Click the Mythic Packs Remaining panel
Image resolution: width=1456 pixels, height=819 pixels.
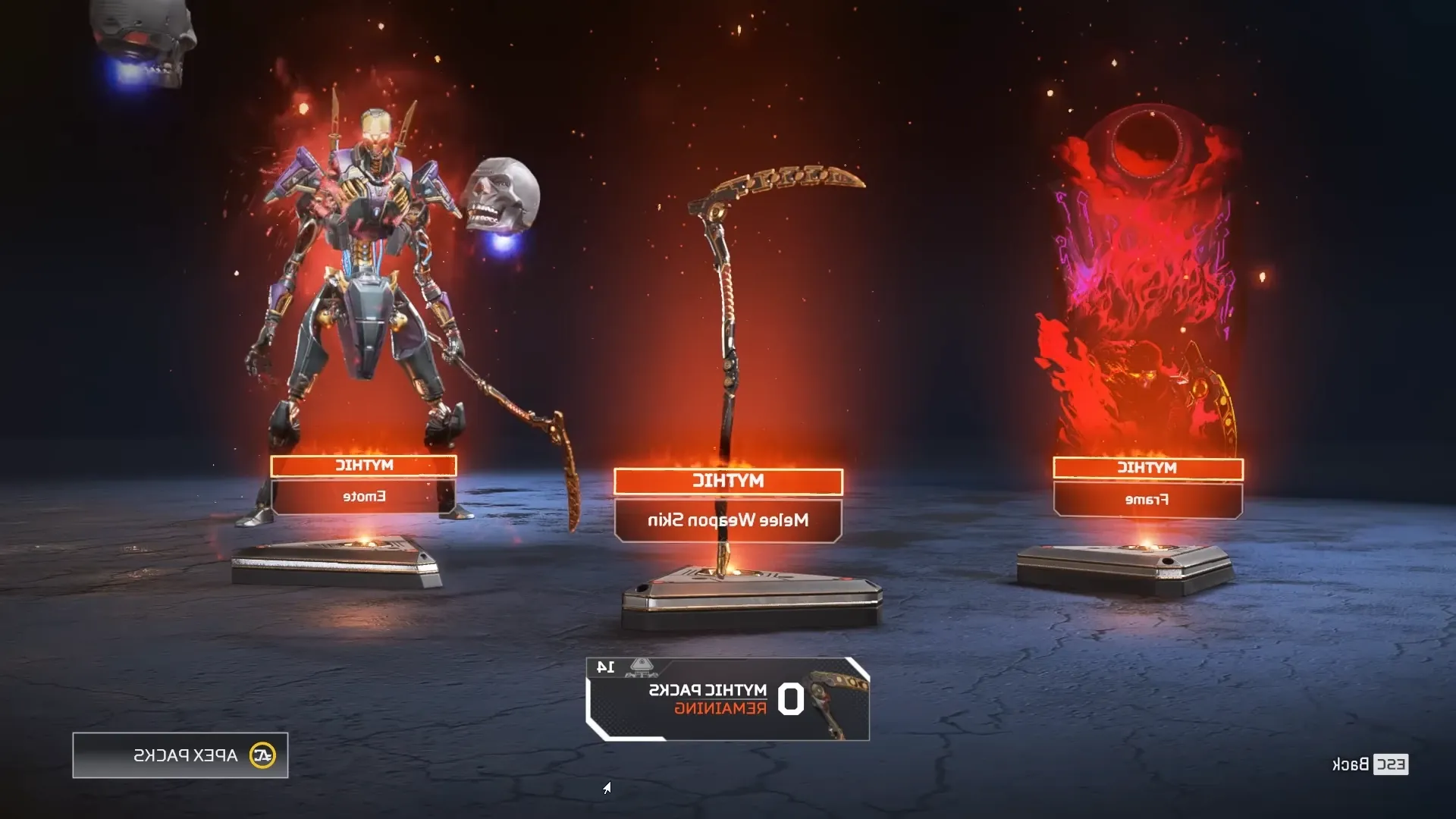pyautogui.click(x=728, y=699)
